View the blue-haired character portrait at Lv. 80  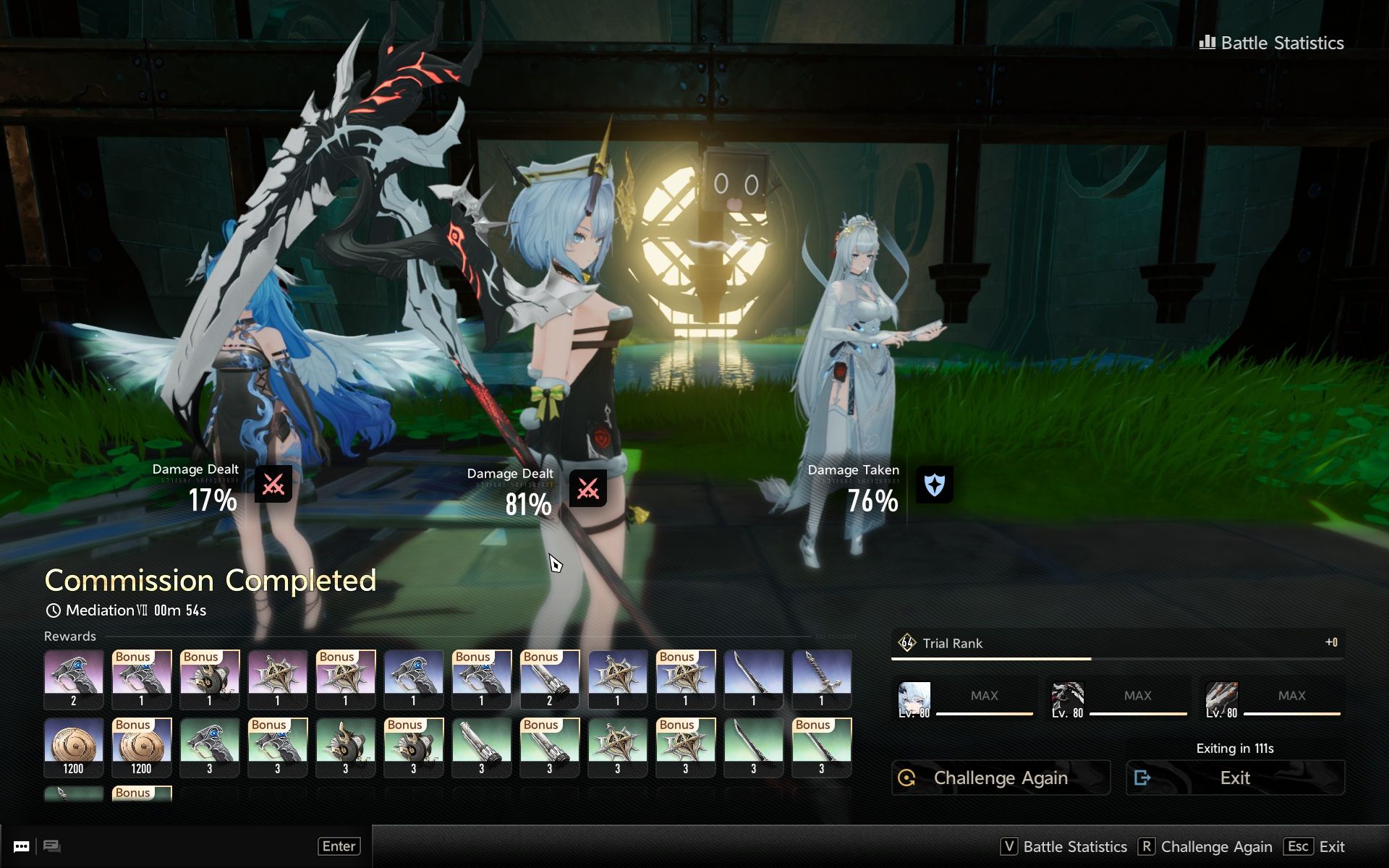(914, 699)
